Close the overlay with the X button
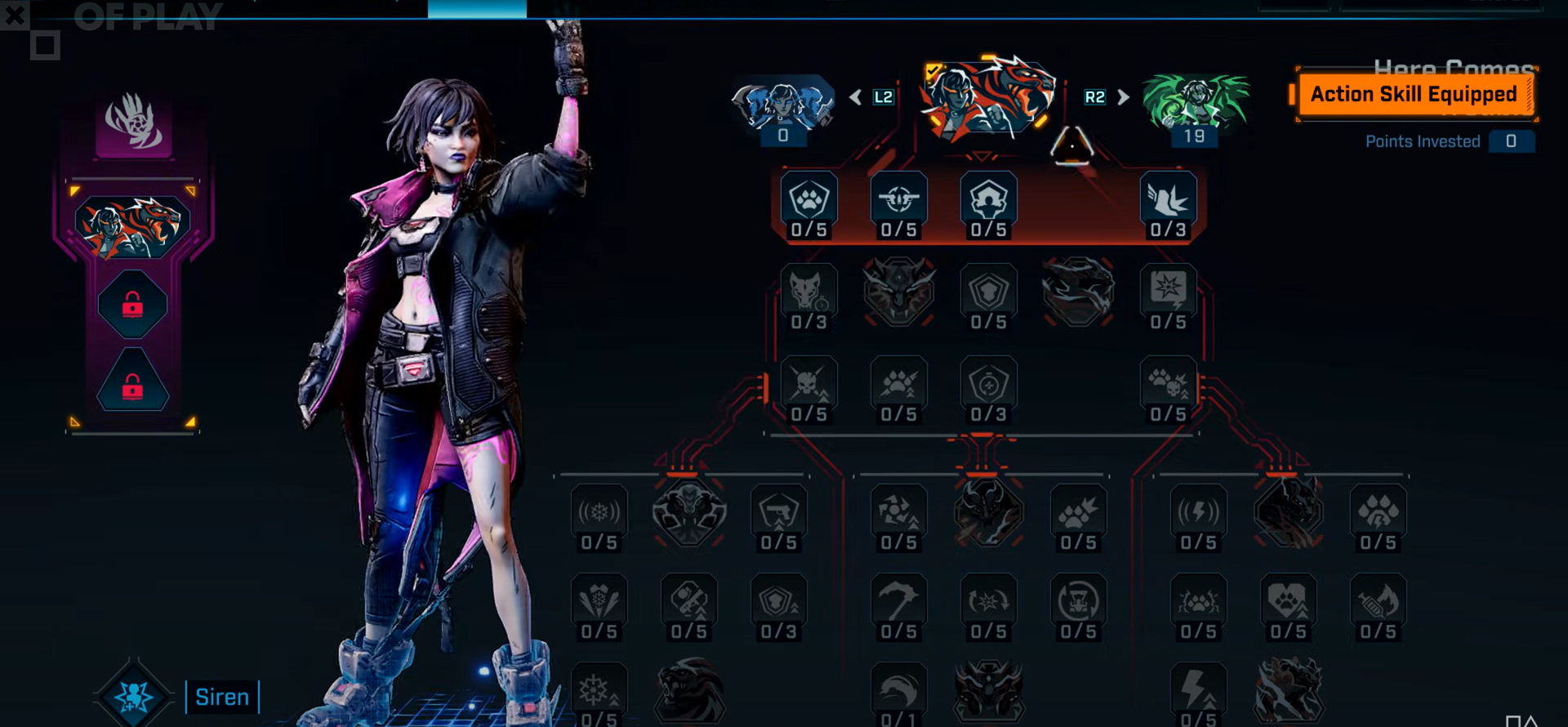 pos(15,15)
